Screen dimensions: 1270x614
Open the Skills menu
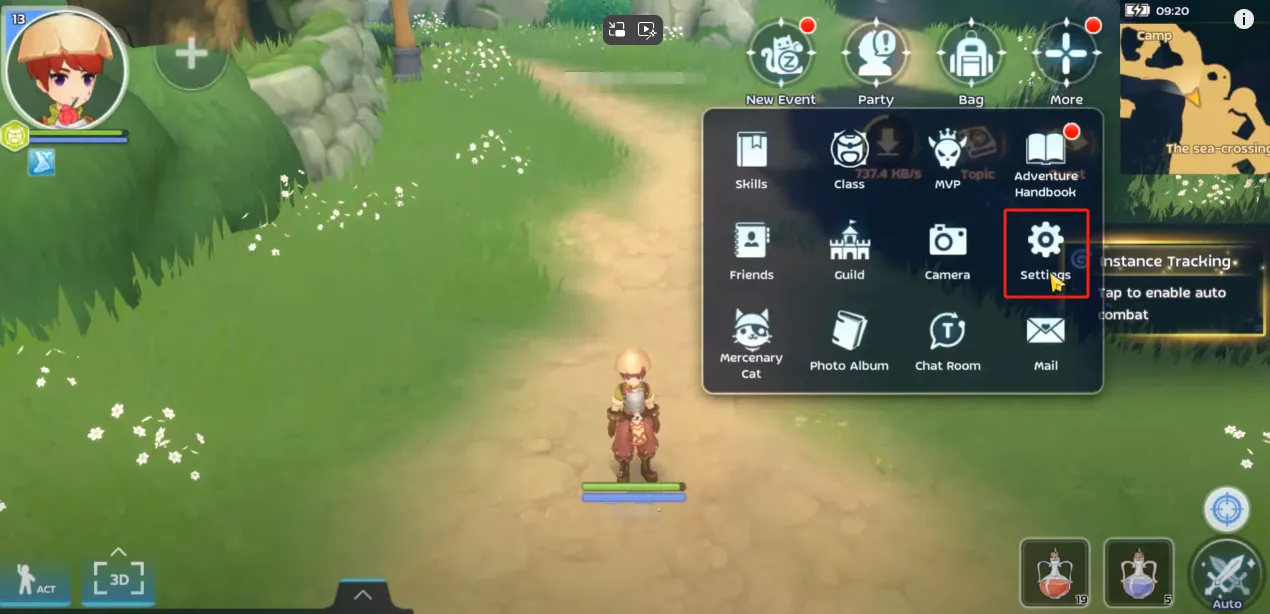pyautogui.click(x=751, y=159)
